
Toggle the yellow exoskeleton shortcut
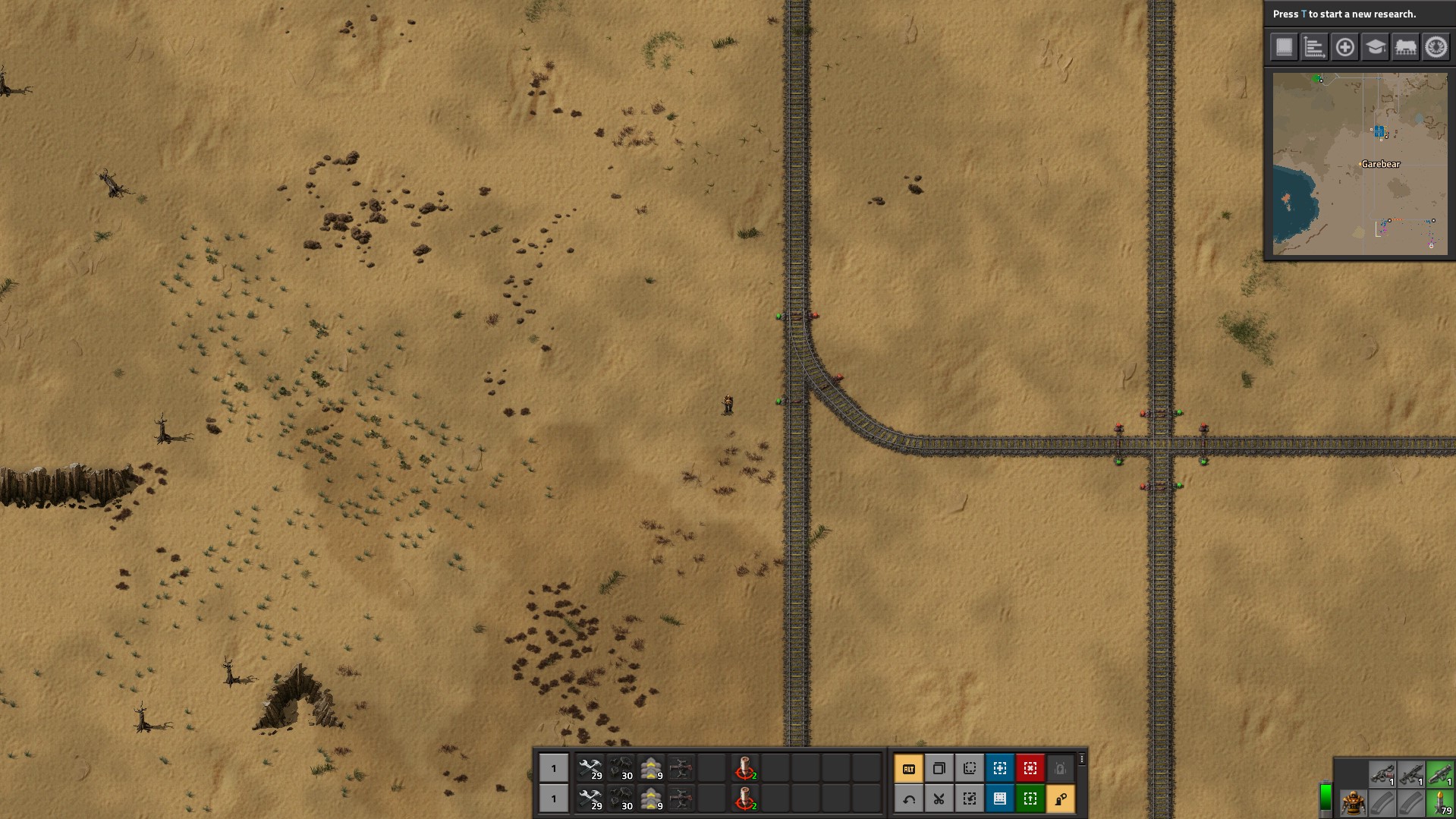(x=1060, y=799)
